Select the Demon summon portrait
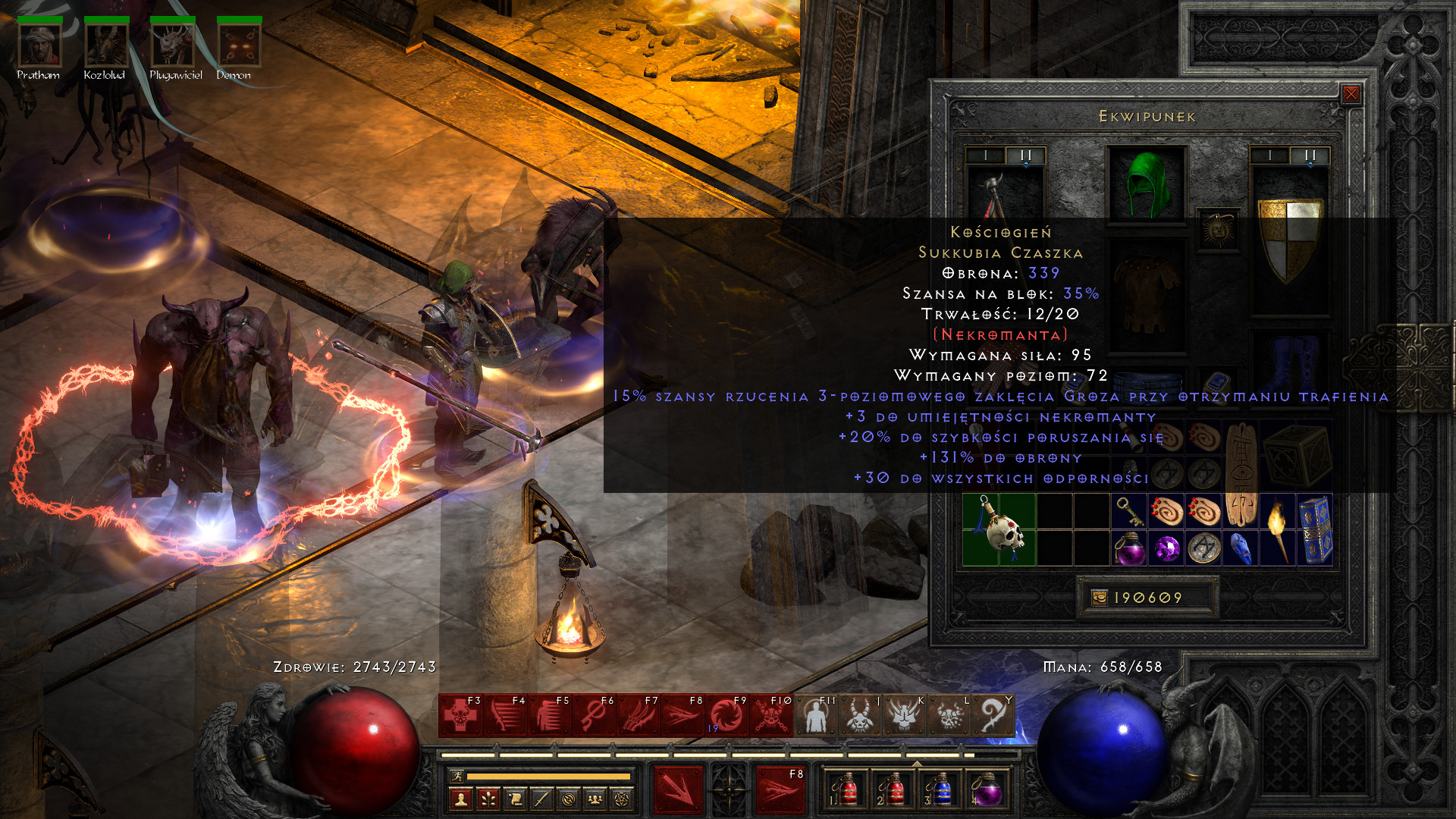 pos(239,45)
